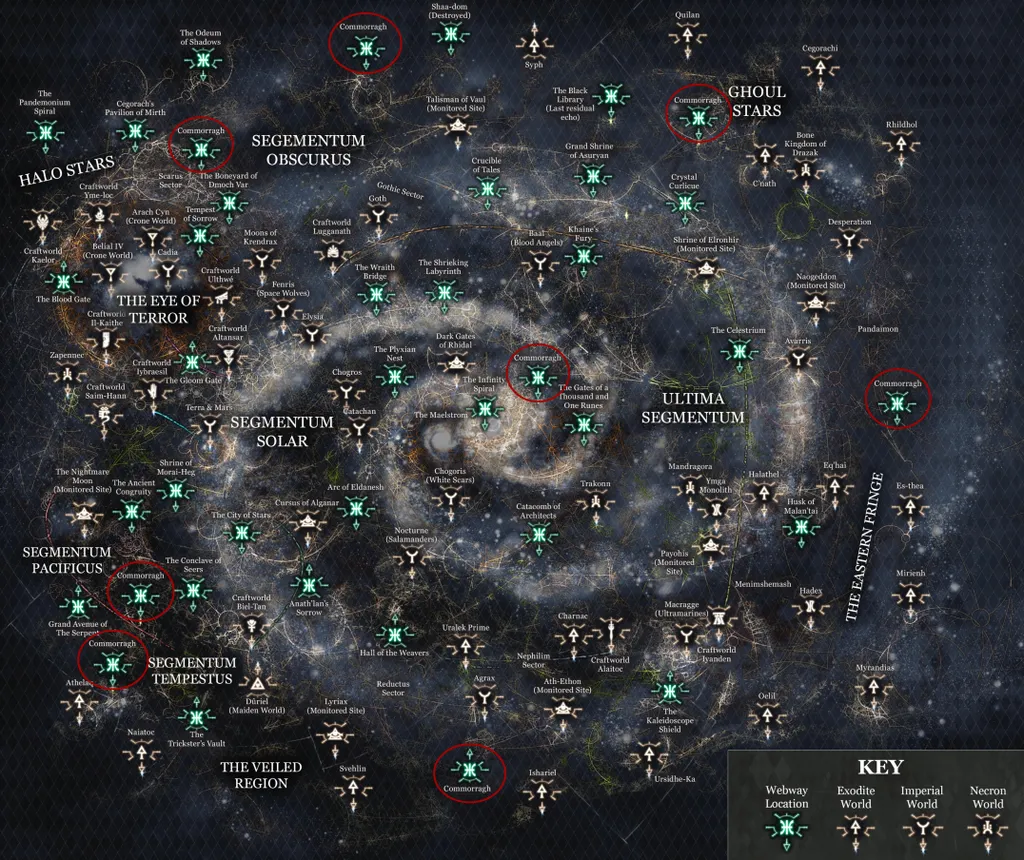Screen dimensions: 1024x860
Task: Select the Exodite World key entry
Action: point(855,826)
